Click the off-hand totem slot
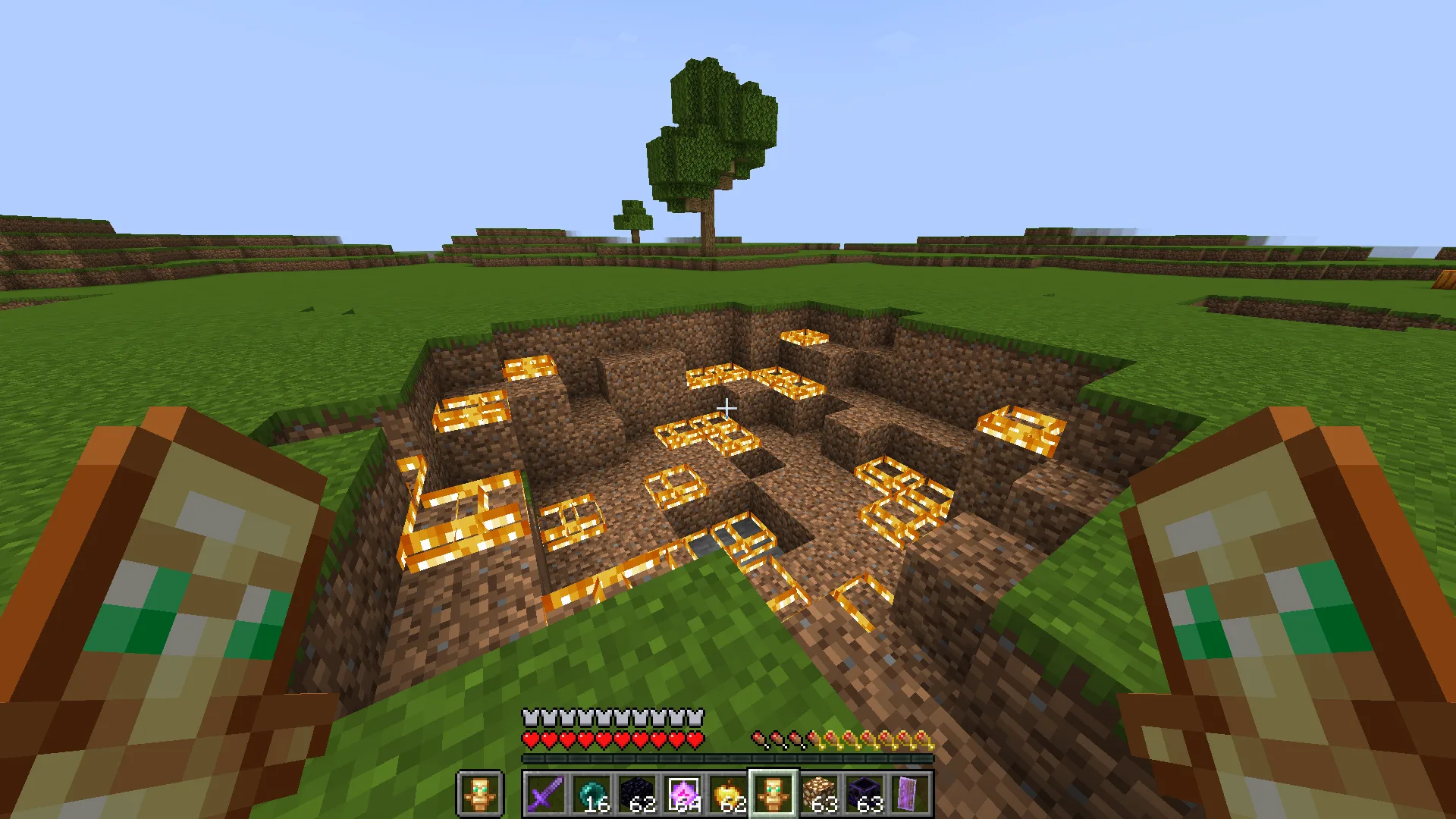 pyautogui.click(x=480, y=794)
